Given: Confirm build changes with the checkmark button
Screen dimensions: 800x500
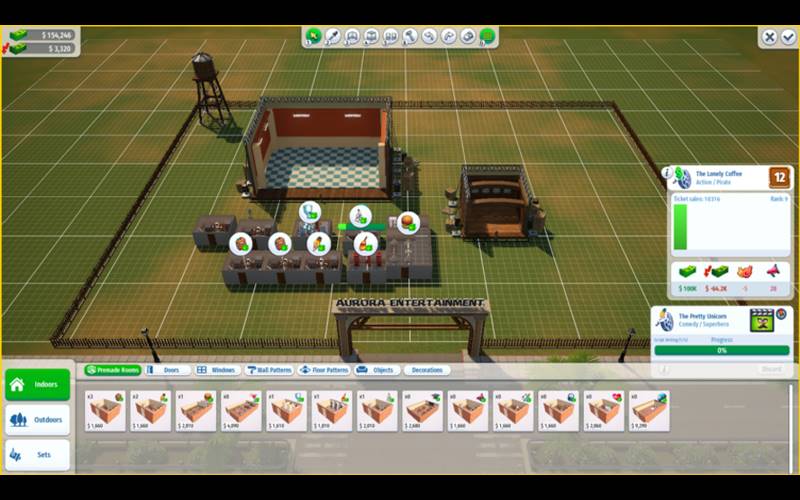Looking at the screenshot, I should (788, 37).
